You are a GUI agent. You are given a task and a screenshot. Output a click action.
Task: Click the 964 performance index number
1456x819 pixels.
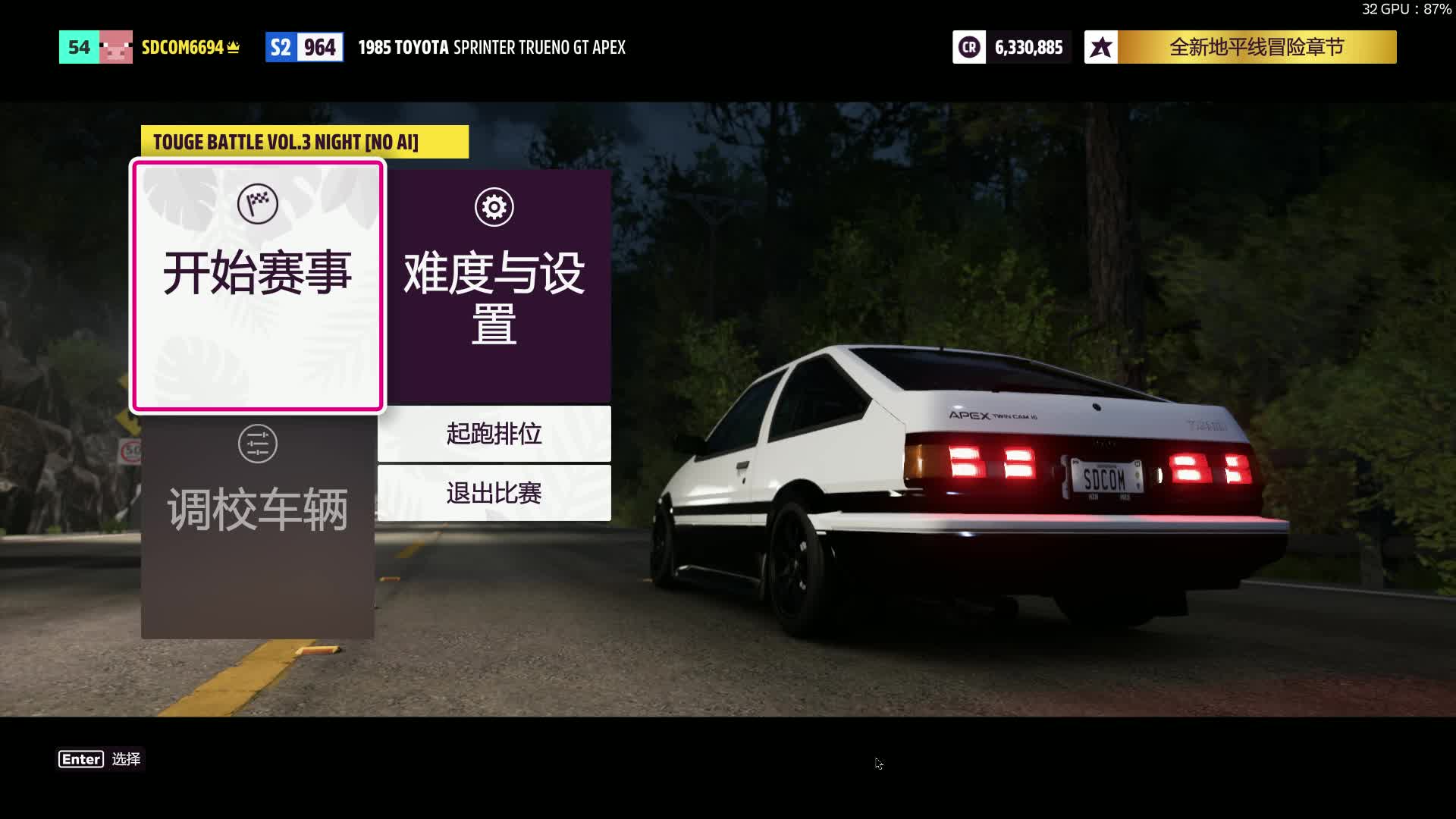pyautogui.click(x=321, y=46)
